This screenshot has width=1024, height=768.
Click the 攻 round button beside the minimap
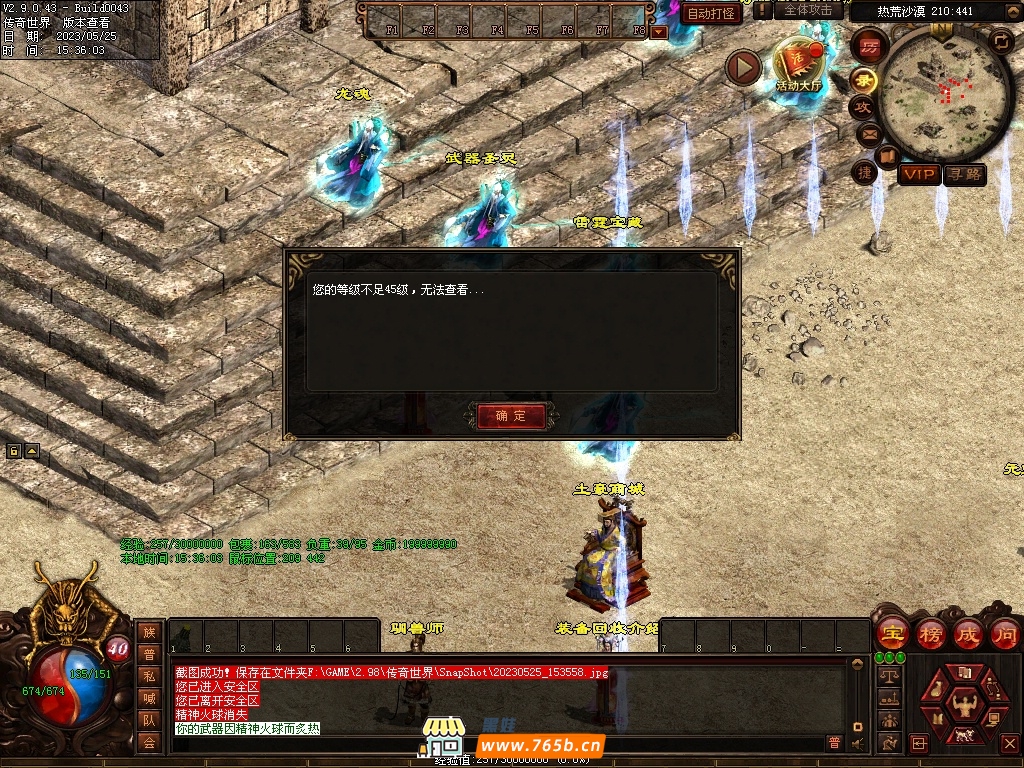862,106
